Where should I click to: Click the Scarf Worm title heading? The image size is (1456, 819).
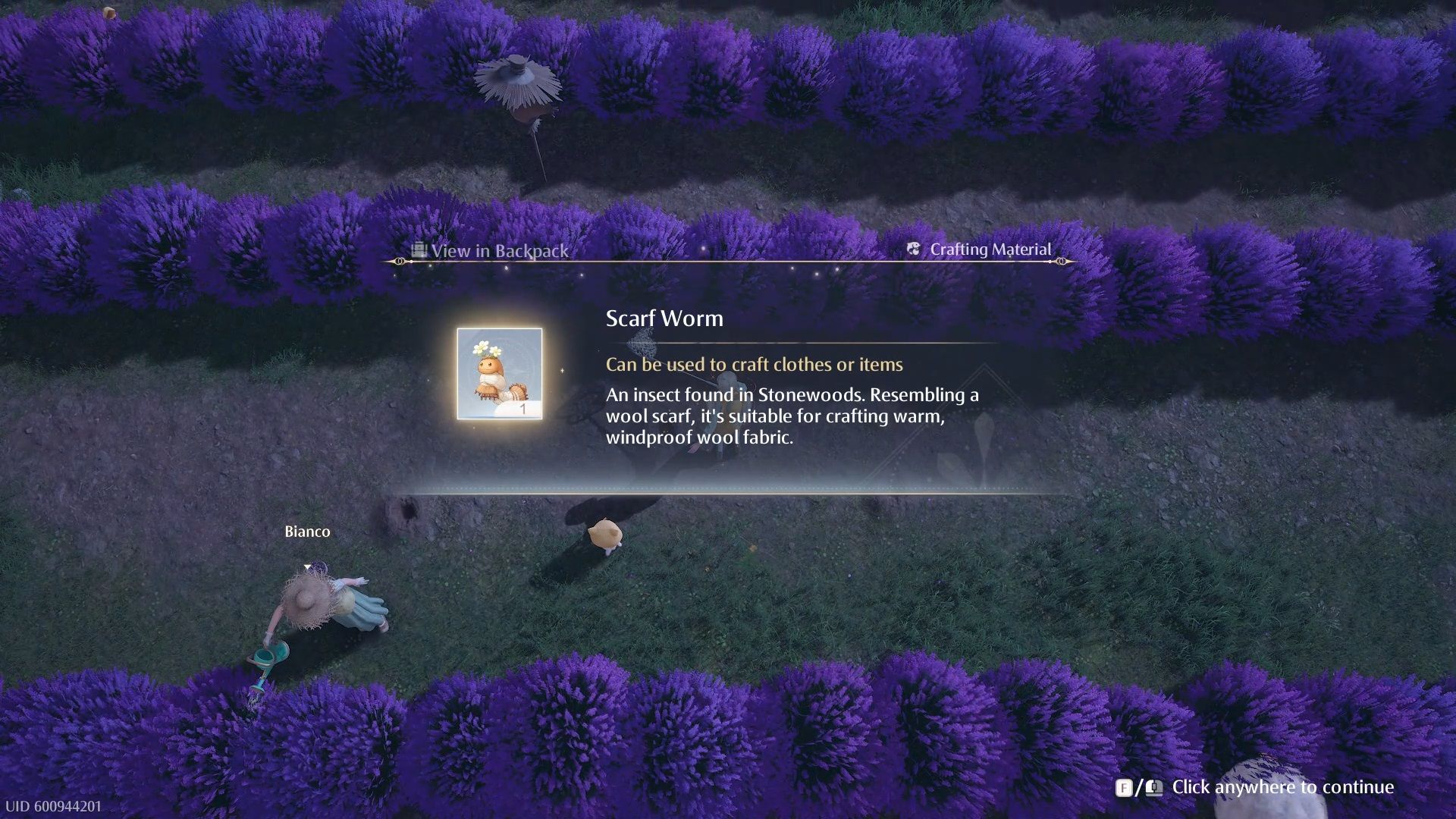(664, 318)
